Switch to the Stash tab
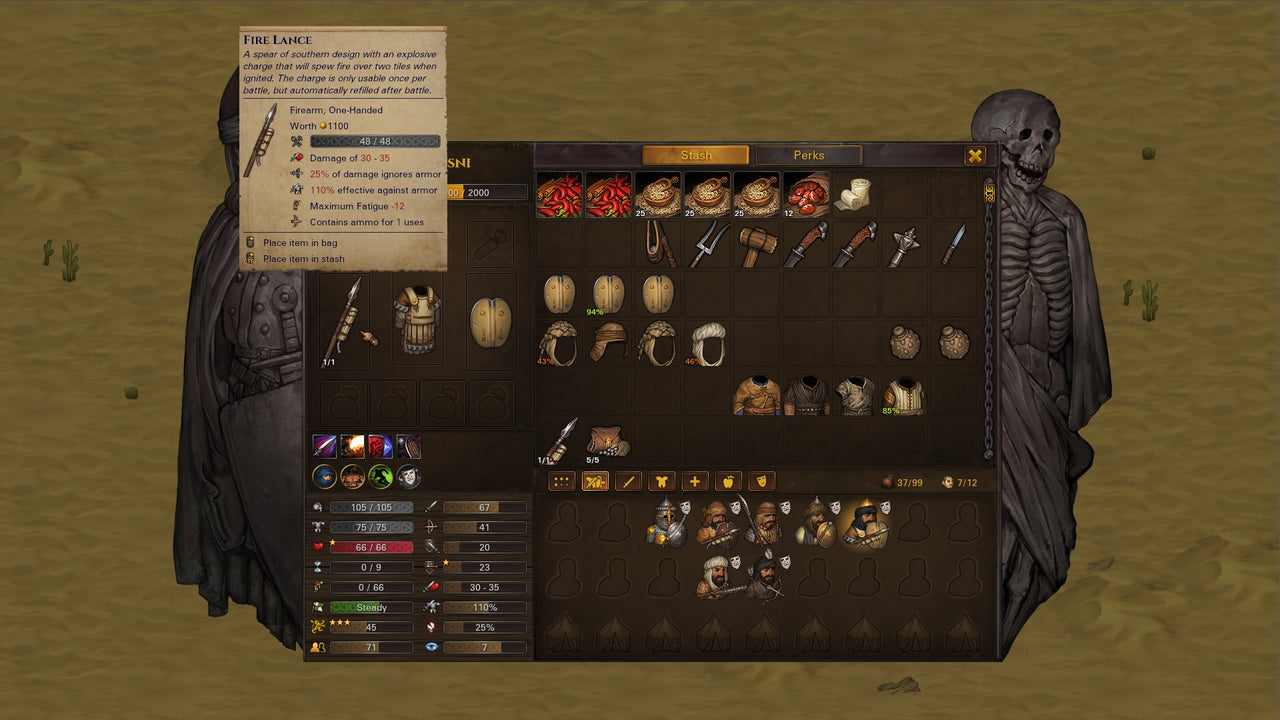 click(x=696, y=155)
